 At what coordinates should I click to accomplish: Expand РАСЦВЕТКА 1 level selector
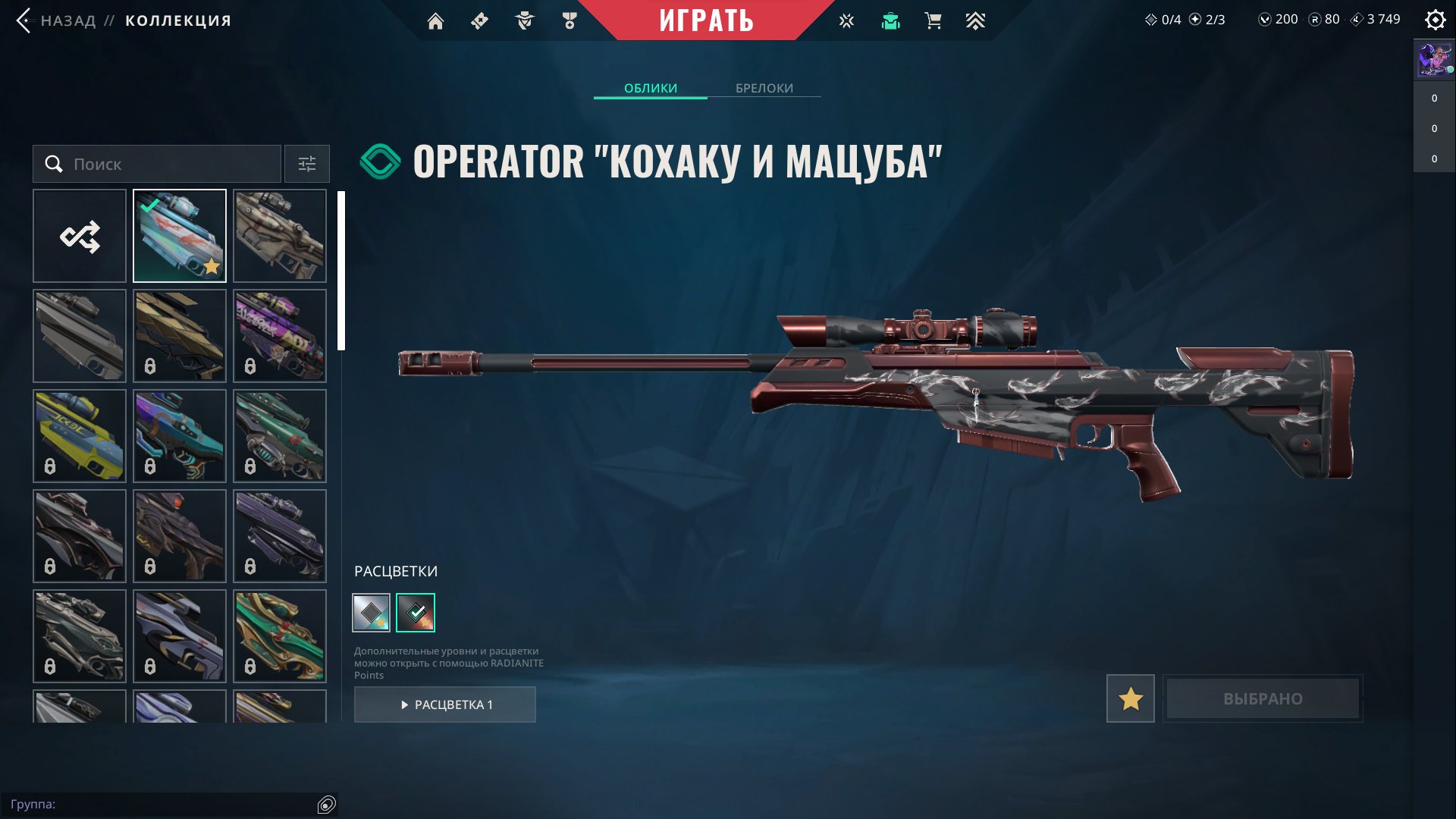pos(445,704)
